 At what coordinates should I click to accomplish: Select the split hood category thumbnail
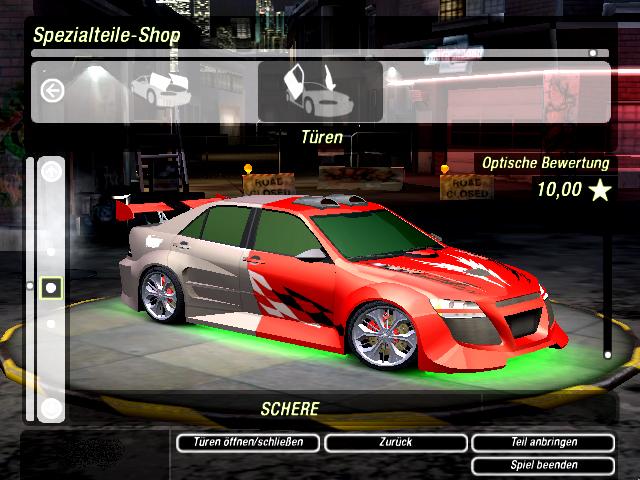click(161, 88)
